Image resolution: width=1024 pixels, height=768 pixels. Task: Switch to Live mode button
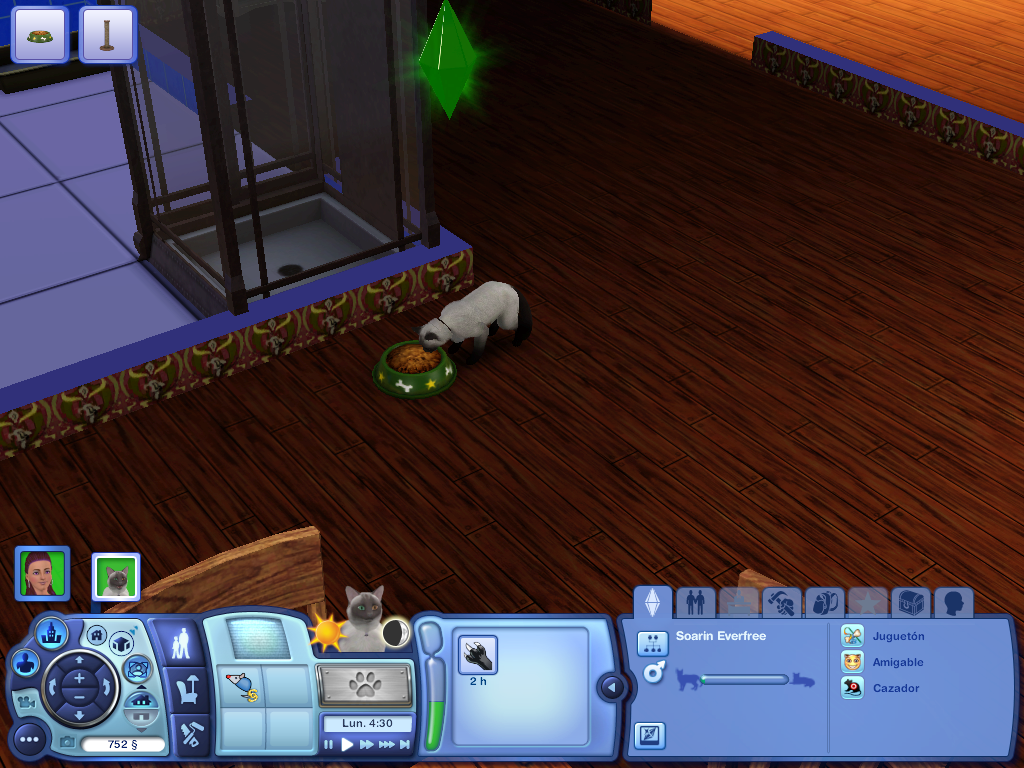179,643
